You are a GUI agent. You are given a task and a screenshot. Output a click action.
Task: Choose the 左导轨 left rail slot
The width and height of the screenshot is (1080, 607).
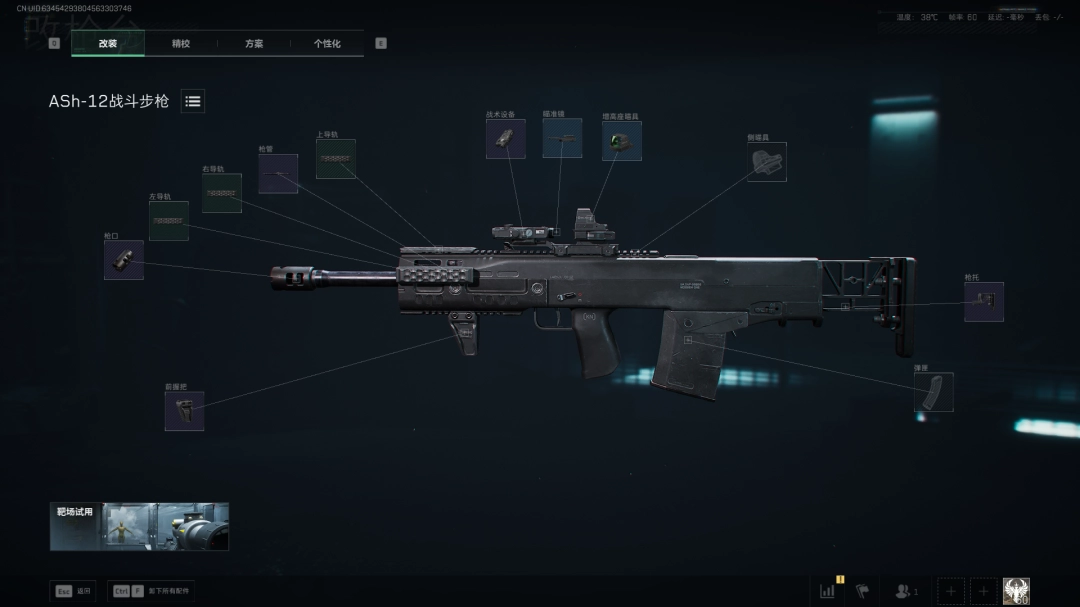click(x=169, y=221)
